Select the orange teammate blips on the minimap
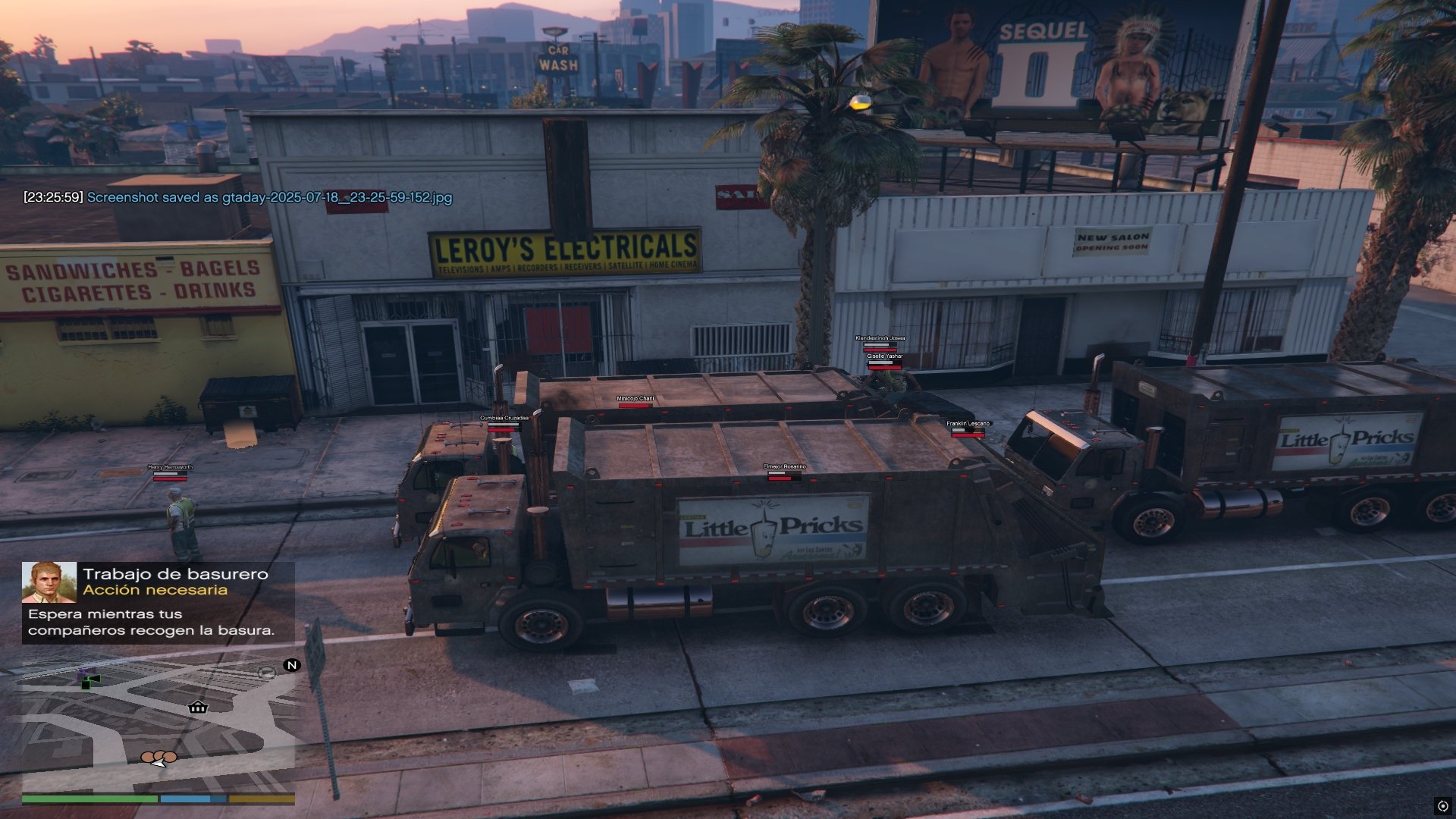Screen dimensions: 1456x819 [159, 757]
